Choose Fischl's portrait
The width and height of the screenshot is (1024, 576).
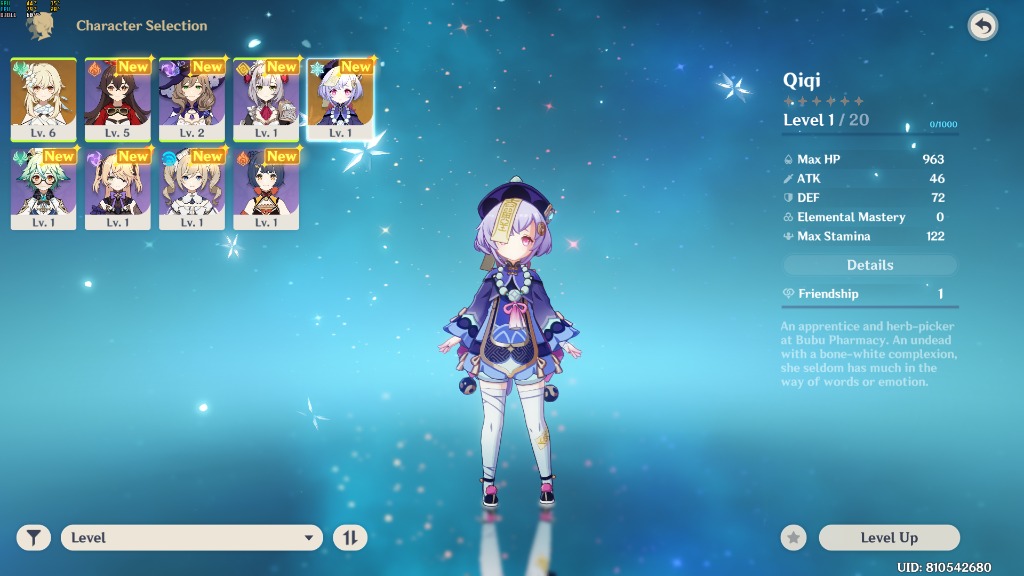(118, 188)
